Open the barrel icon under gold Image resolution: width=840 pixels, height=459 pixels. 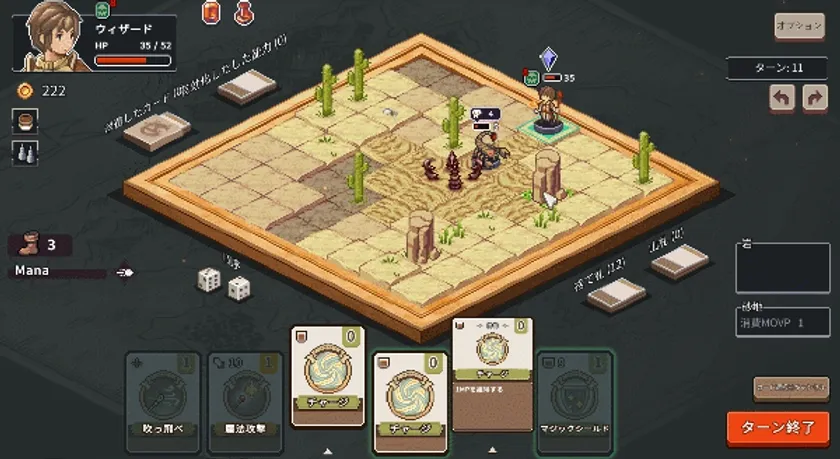tap(25, 122)
